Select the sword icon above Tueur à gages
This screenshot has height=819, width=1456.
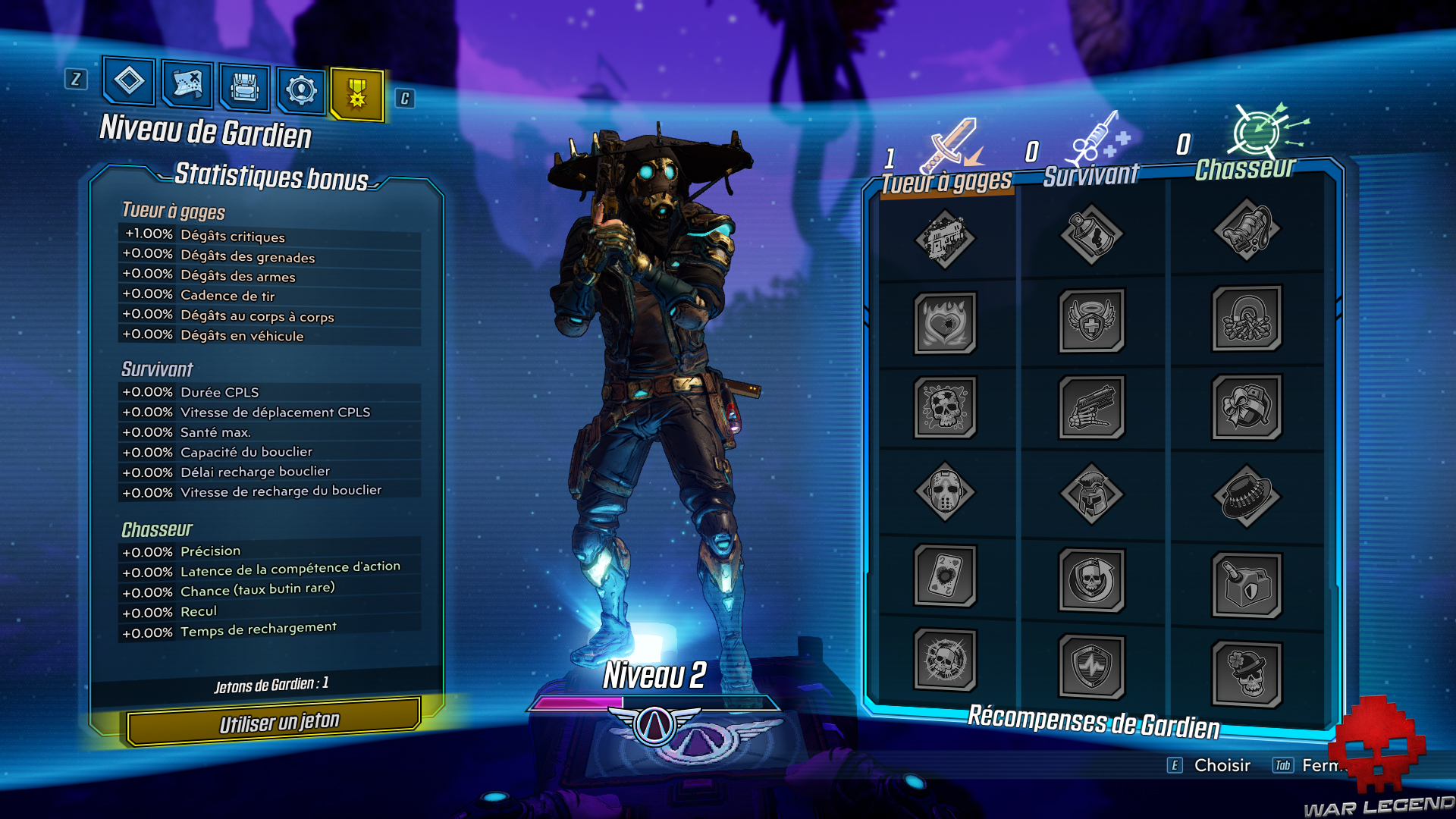tap(949, 144)
